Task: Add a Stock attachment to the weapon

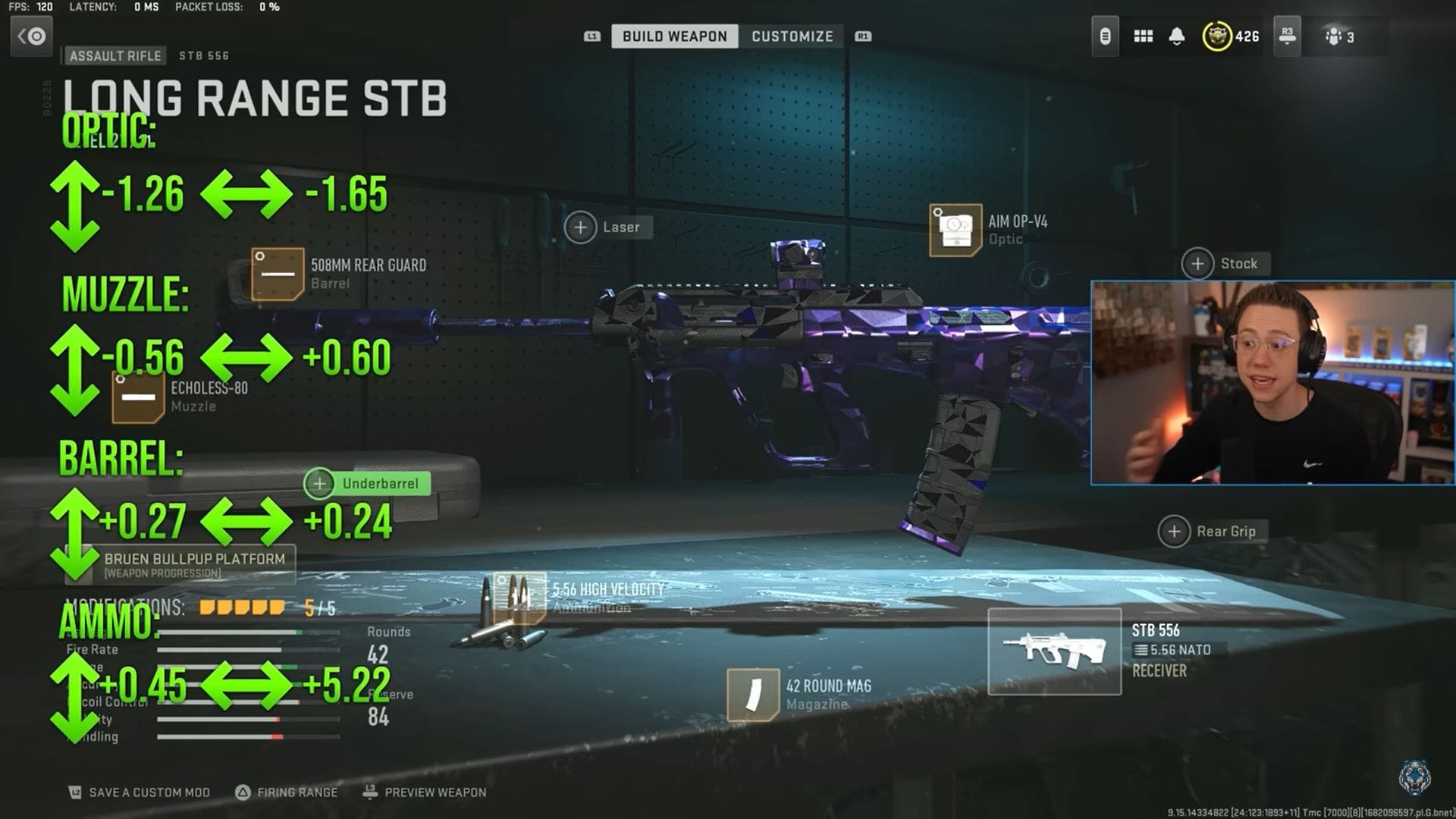Action: point(1197,264)
